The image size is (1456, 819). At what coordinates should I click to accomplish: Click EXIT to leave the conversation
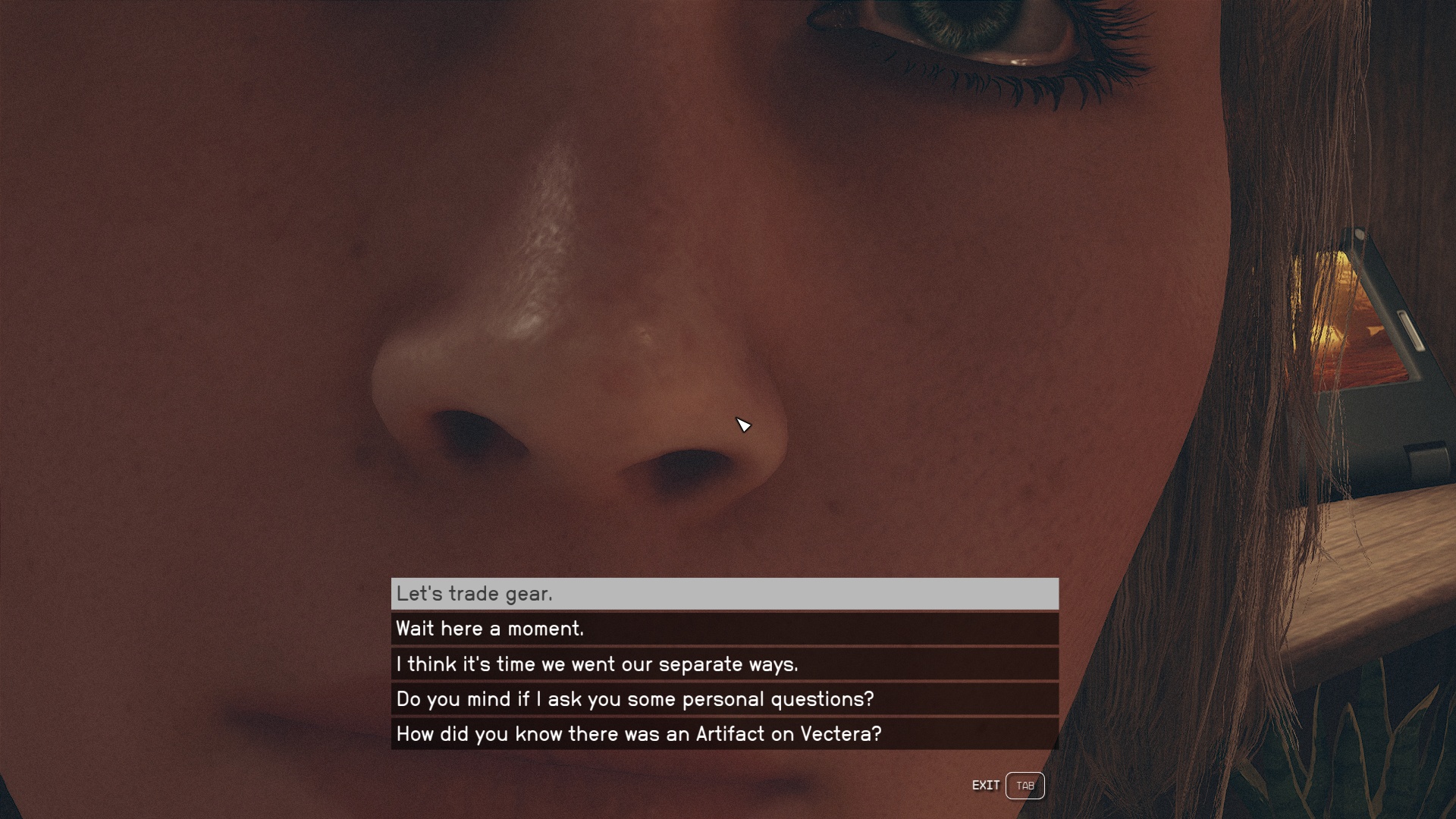[x=987, y=786]
